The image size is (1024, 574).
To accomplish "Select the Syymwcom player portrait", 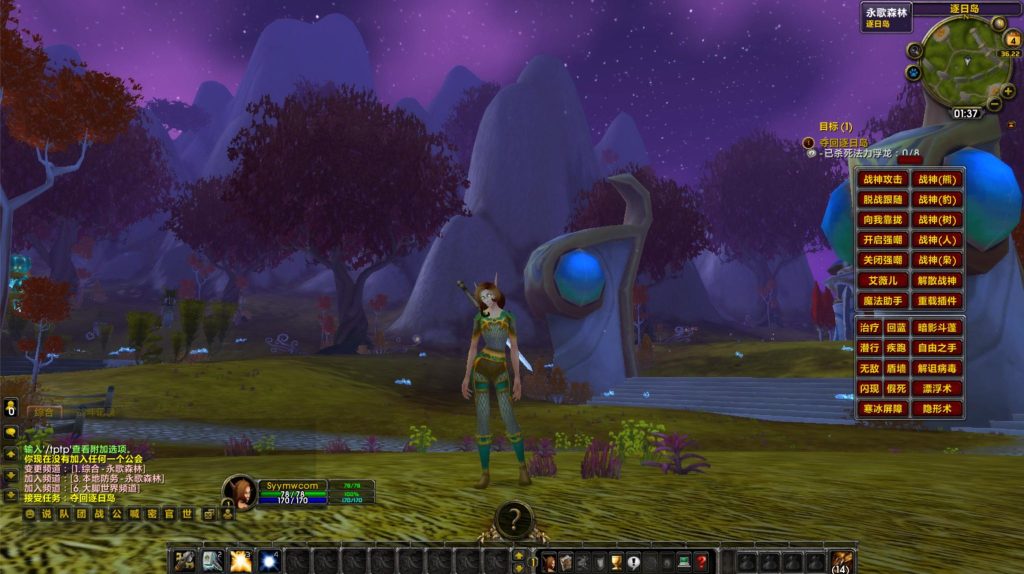I will click(241, 492).
